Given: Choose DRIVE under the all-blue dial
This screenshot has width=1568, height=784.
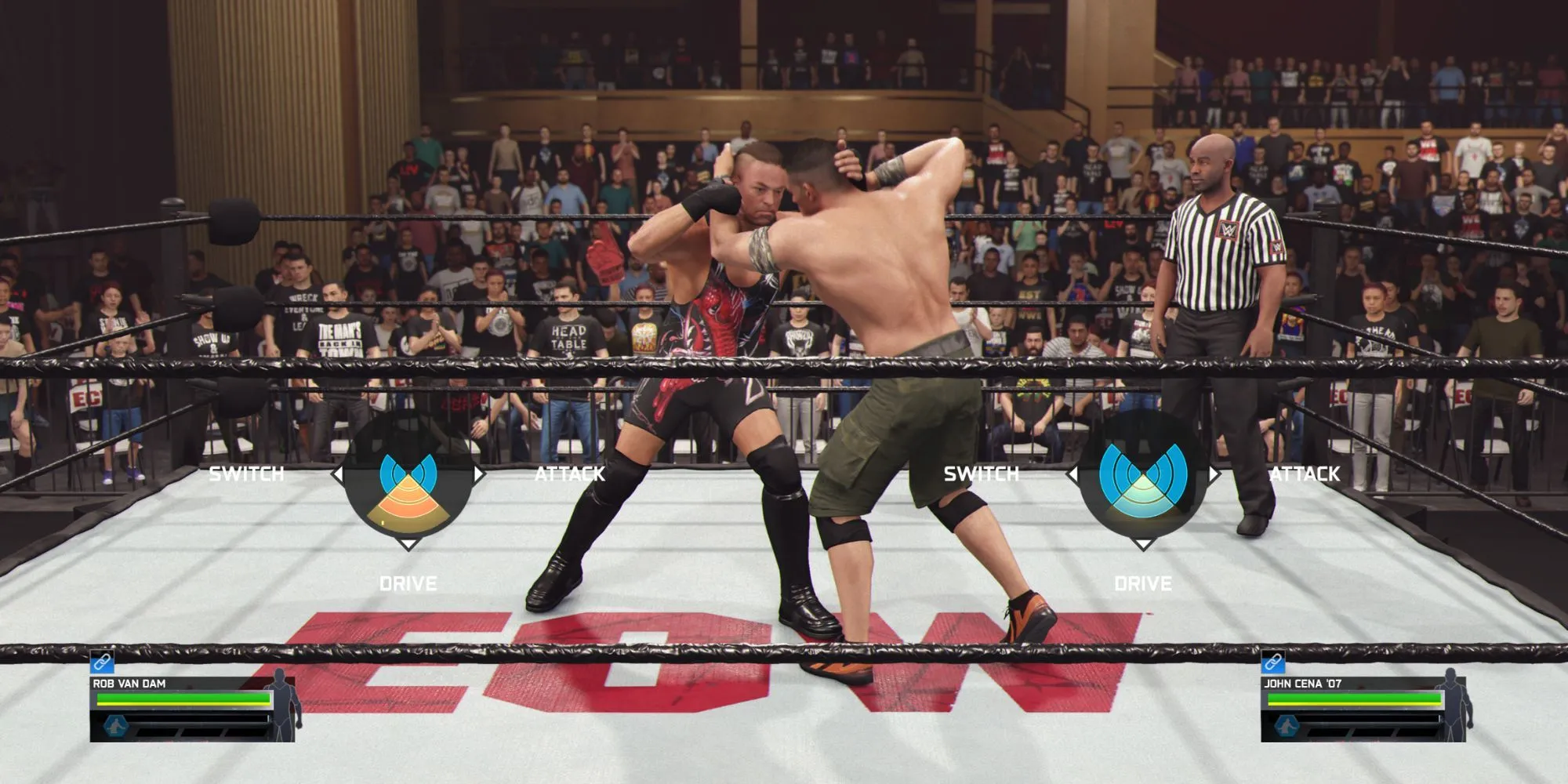Looking at the screenshot, I should click(1142, 583).
